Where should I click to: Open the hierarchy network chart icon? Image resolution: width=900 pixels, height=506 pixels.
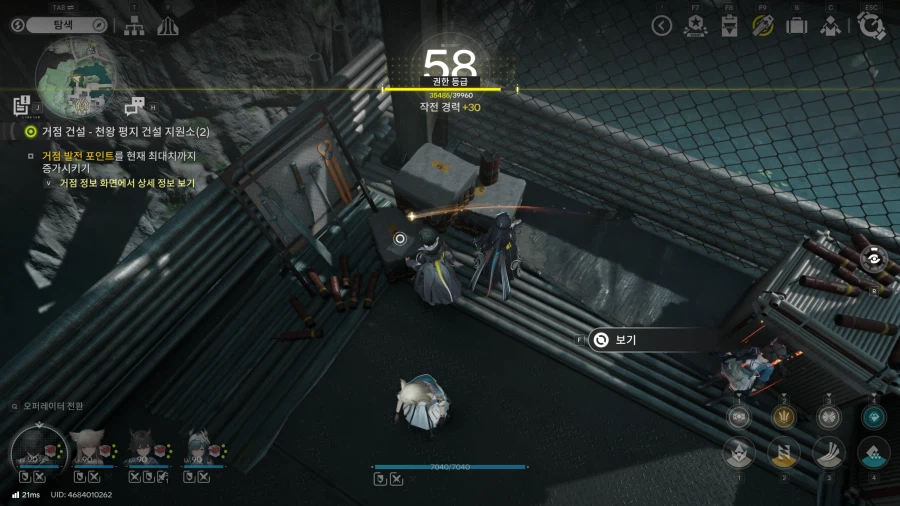[x=133, y=26]
